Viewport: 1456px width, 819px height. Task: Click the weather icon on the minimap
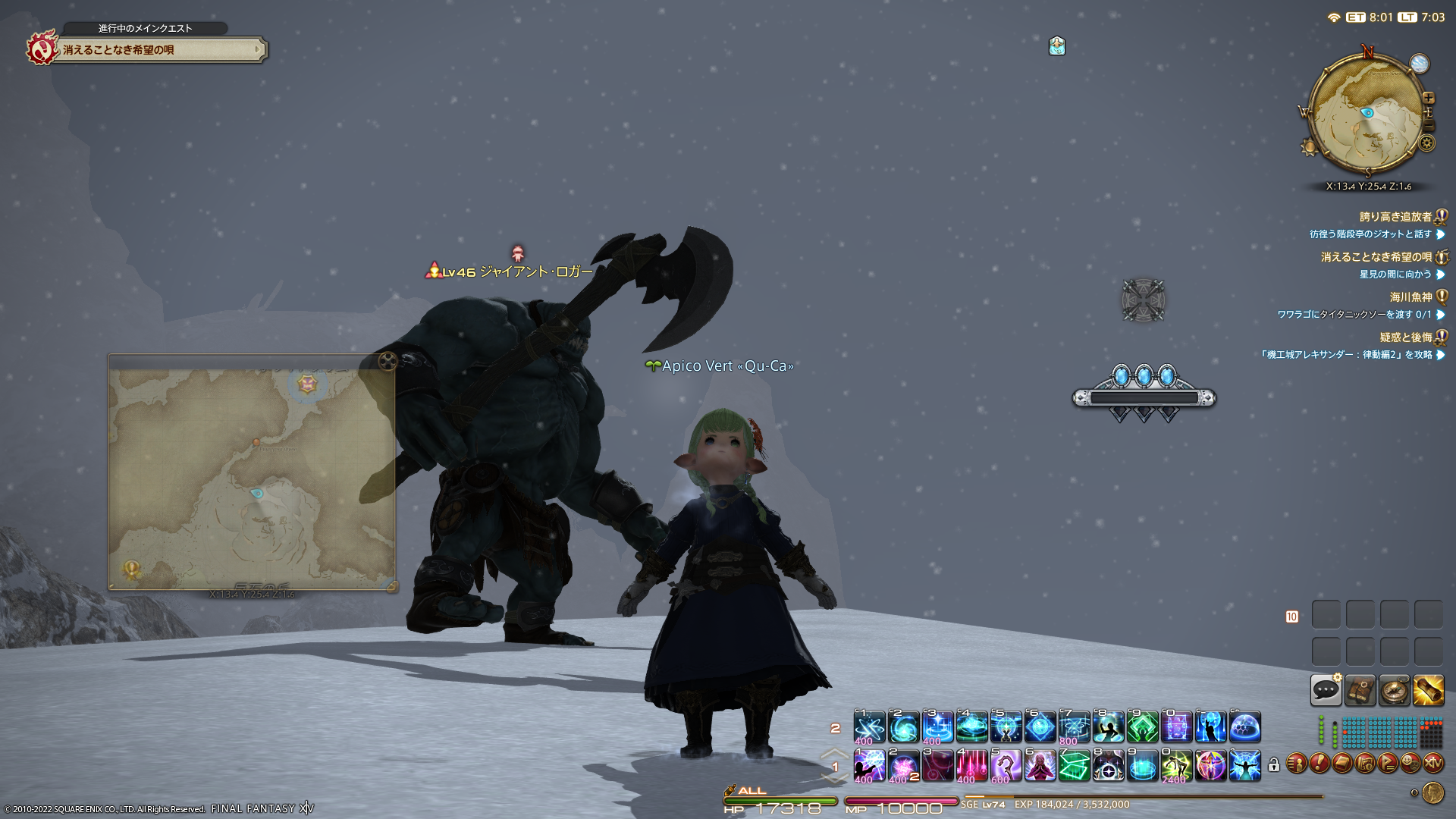click(x=1419, y=64)
